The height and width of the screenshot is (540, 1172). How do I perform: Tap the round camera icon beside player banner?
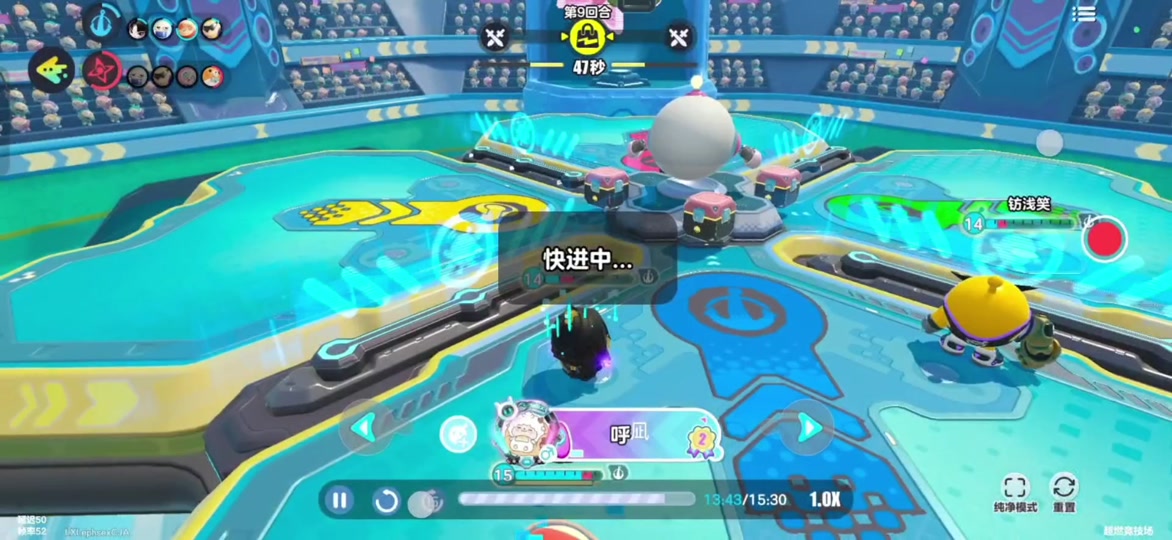[457, 434]
